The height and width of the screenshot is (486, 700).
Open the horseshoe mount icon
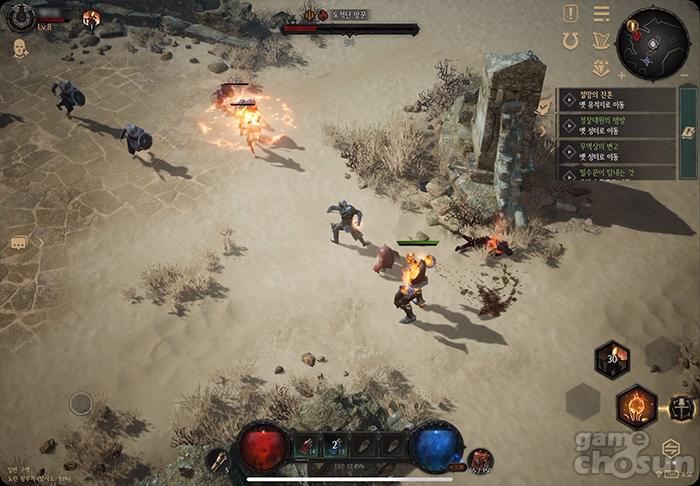[571, 41]
